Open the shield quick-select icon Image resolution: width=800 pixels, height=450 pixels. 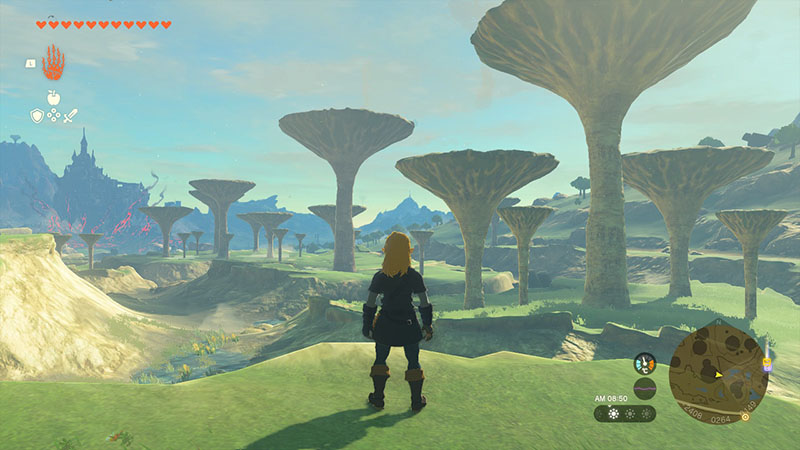click(x=37, y=116)
